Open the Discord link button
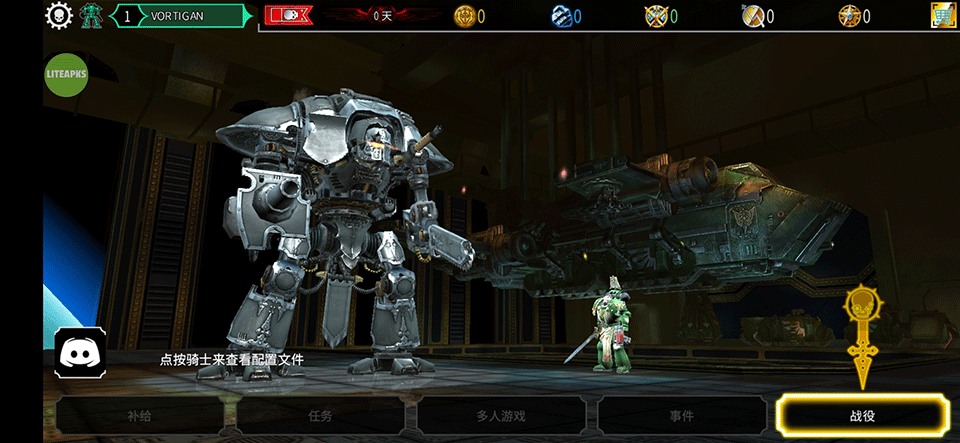 (80, 352)
